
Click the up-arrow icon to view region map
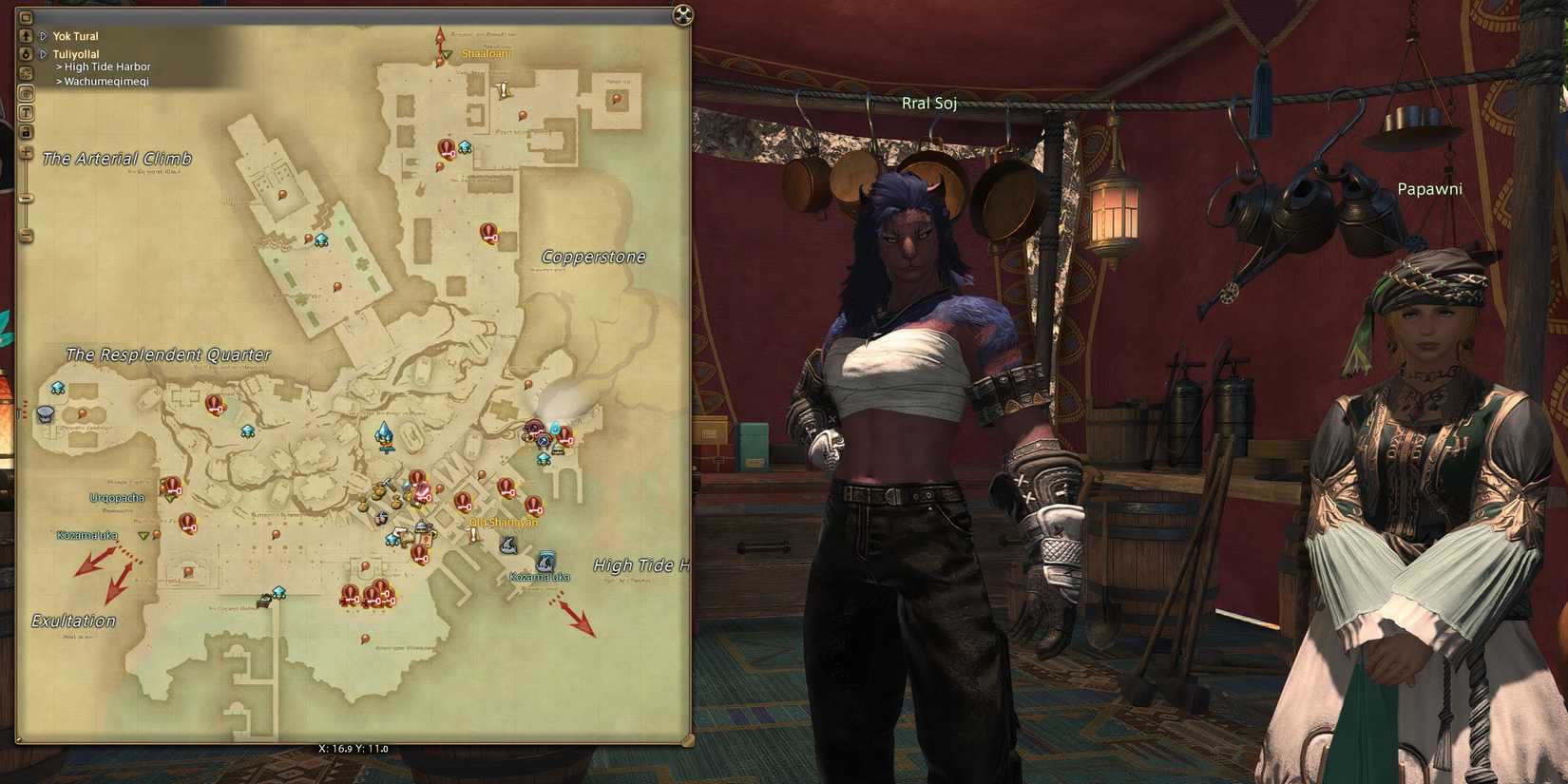point(27,36)
